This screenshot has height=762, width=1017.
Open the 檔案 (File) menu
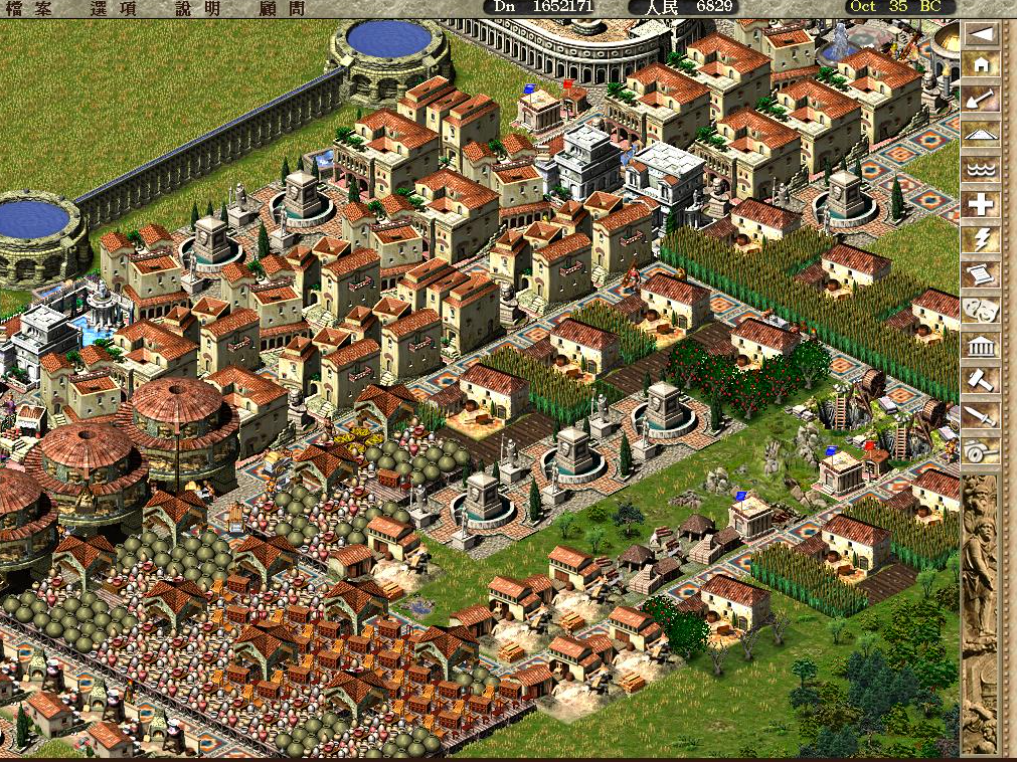coord(29,7)
